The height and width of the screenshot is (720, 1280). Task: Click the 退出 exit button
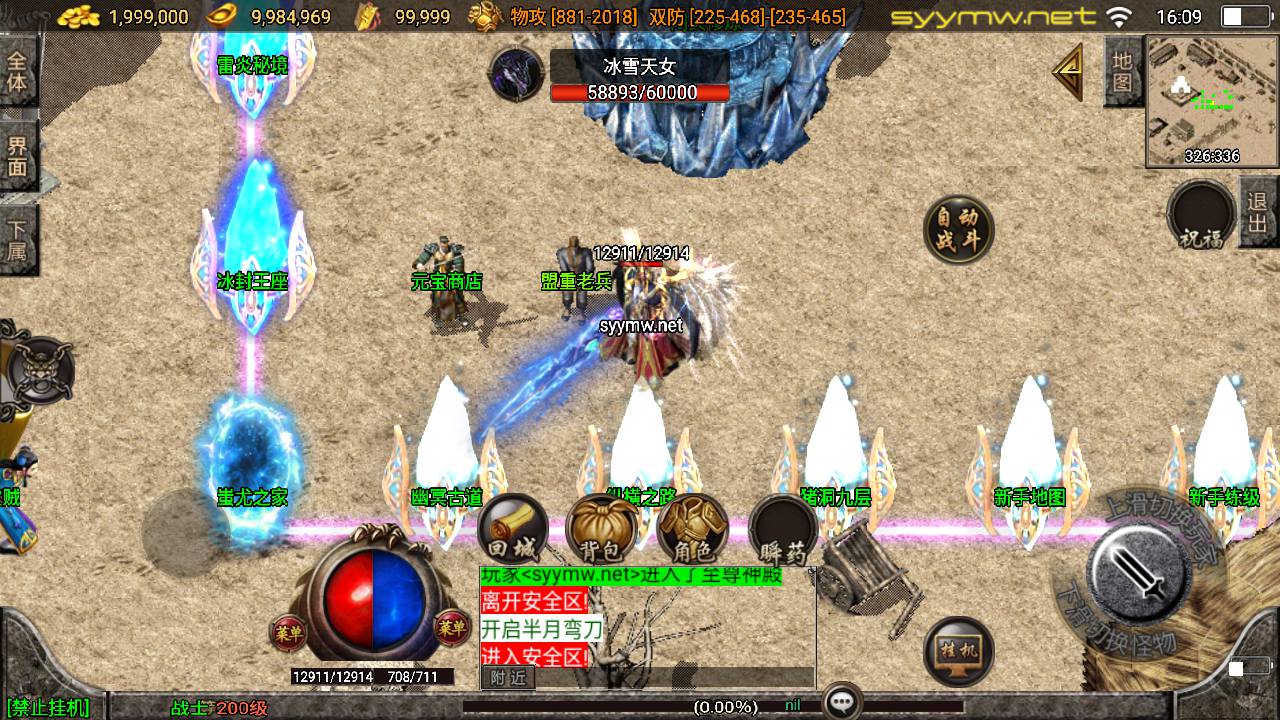tap(1258, 213)
